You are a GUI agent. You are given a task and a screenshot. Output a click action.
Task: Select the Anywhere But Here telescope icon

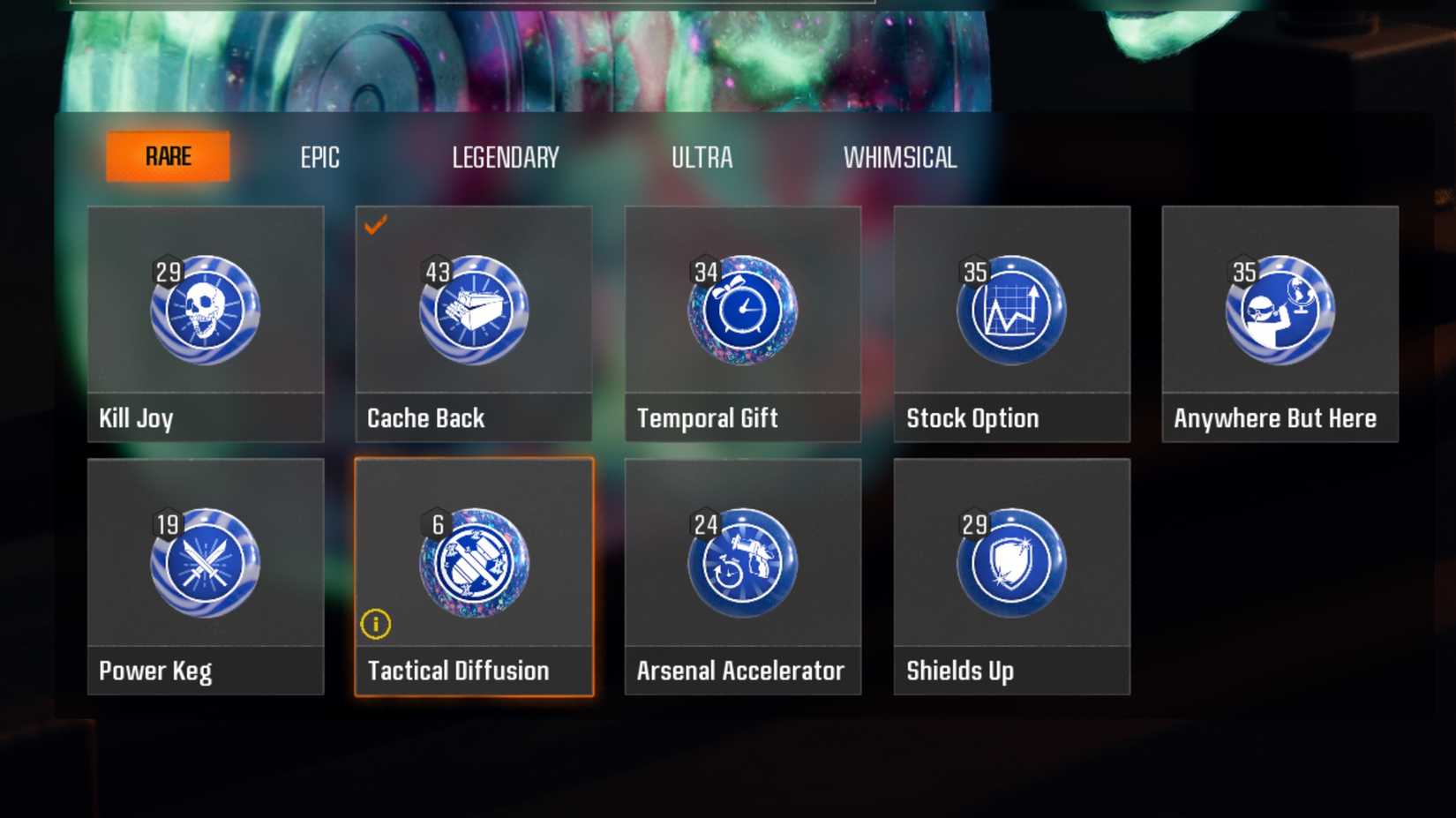pos(1280,311)
